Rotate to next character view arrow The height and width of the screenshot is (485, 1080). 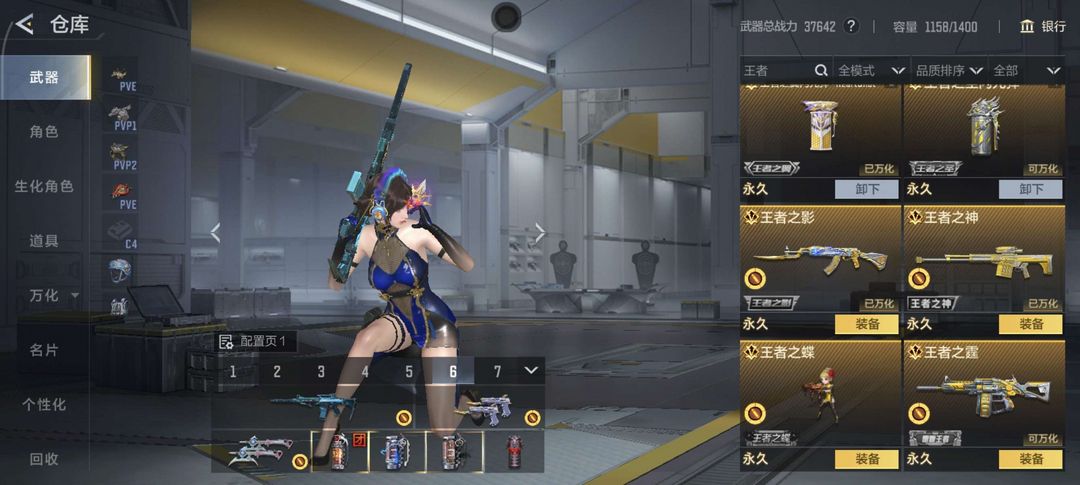(x=540, y=233)
